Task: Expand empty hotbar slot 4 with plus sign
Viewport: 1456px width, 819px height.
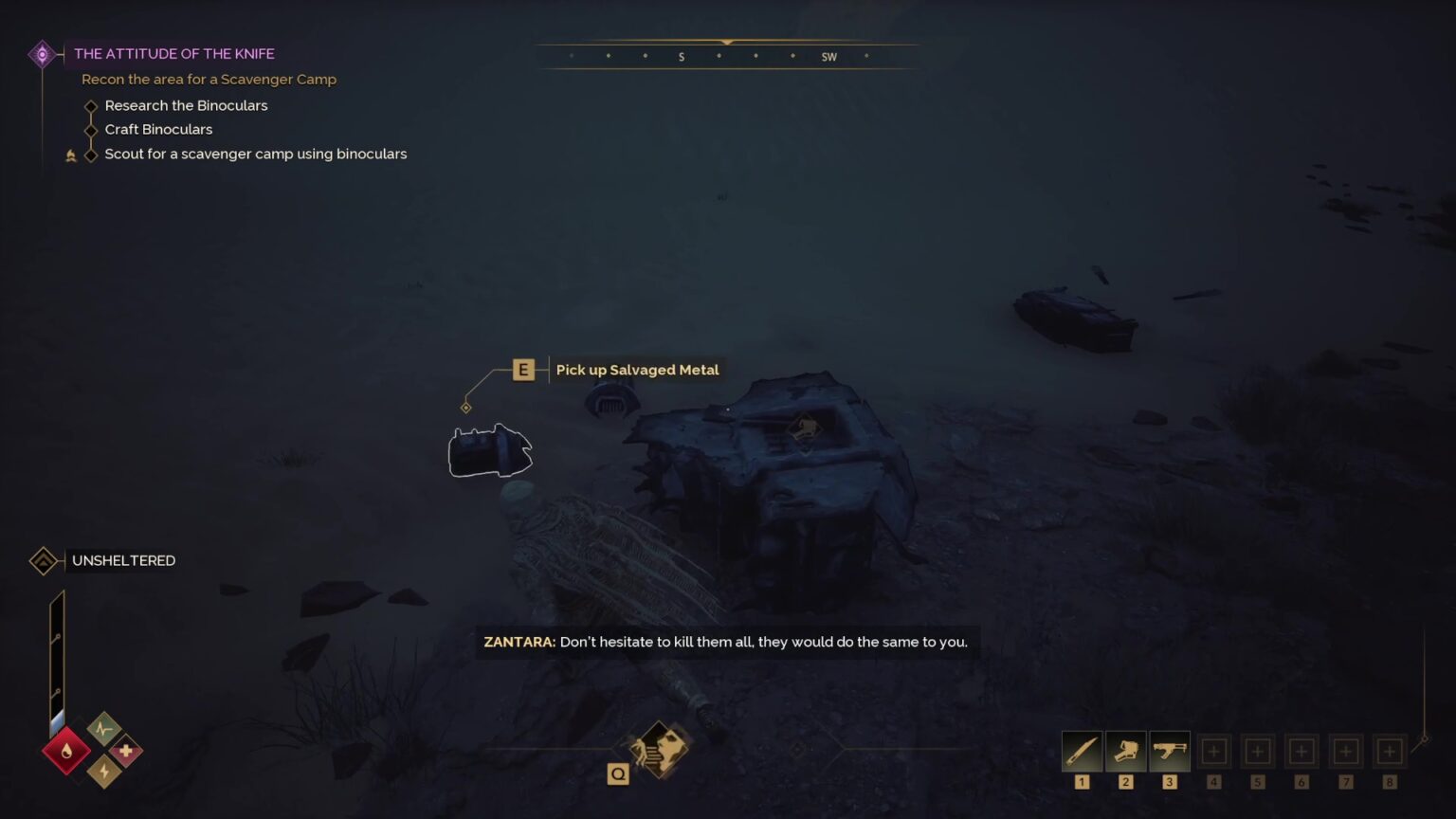Action: 1213,750
